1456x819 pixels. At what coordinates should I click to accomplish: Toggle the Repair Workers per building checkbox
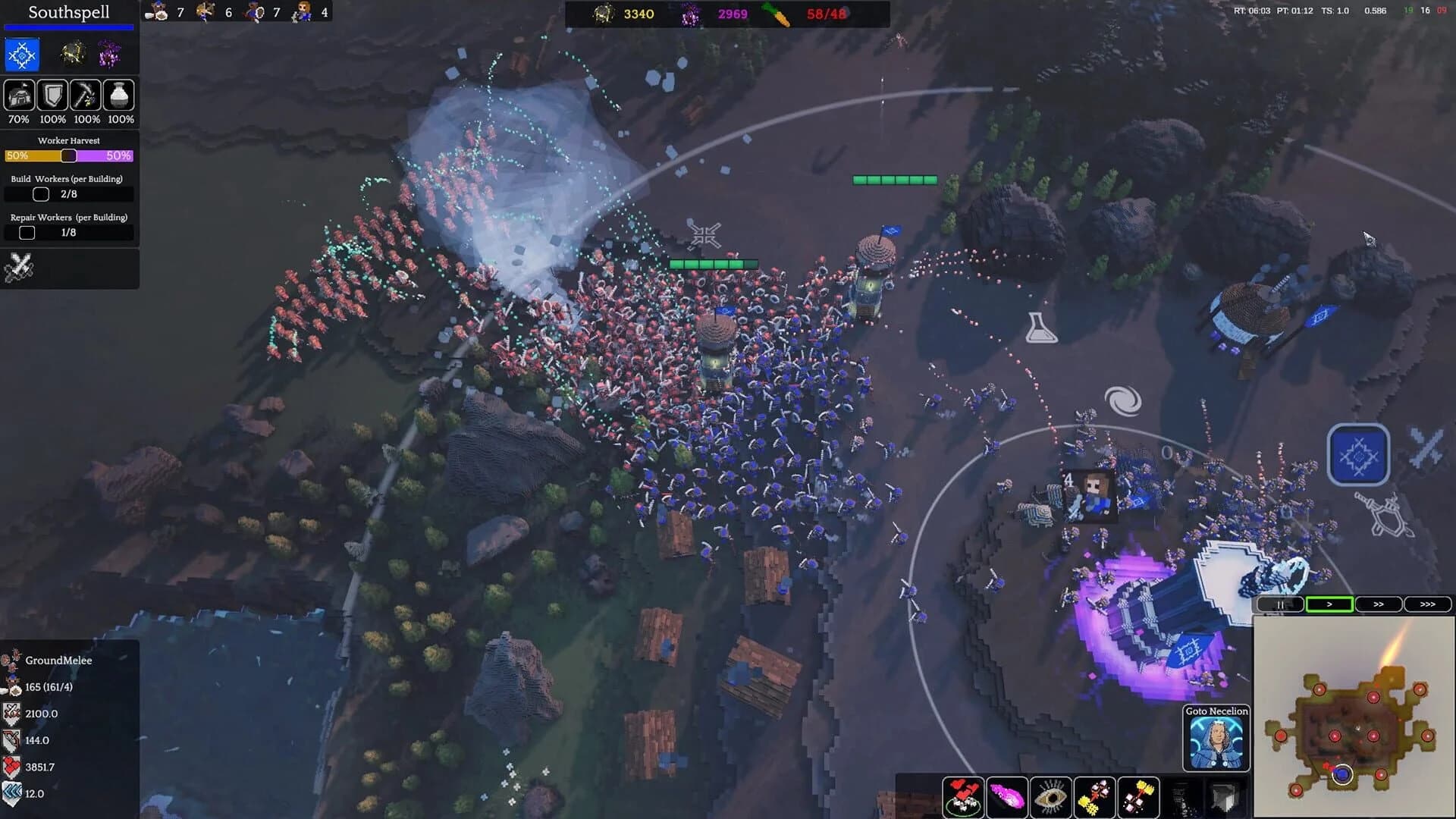27,233
